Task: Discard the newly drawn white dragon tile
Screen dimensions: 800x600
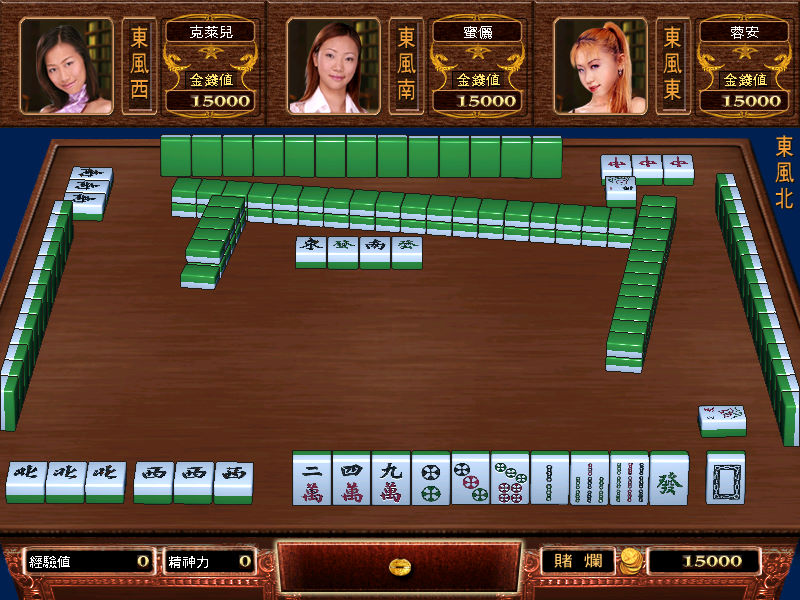Action: point(725,478)
